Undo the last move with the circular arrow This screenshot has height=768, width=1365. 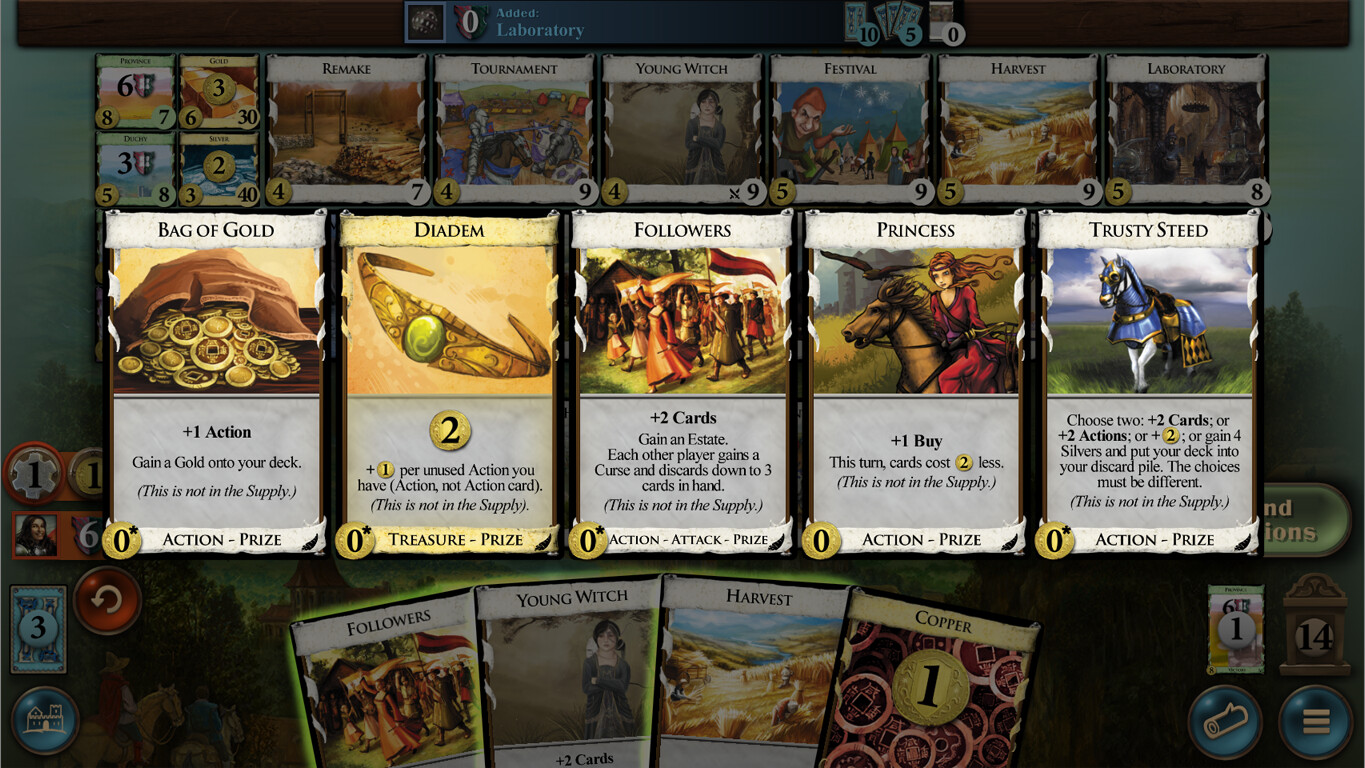tap(106, 605)
